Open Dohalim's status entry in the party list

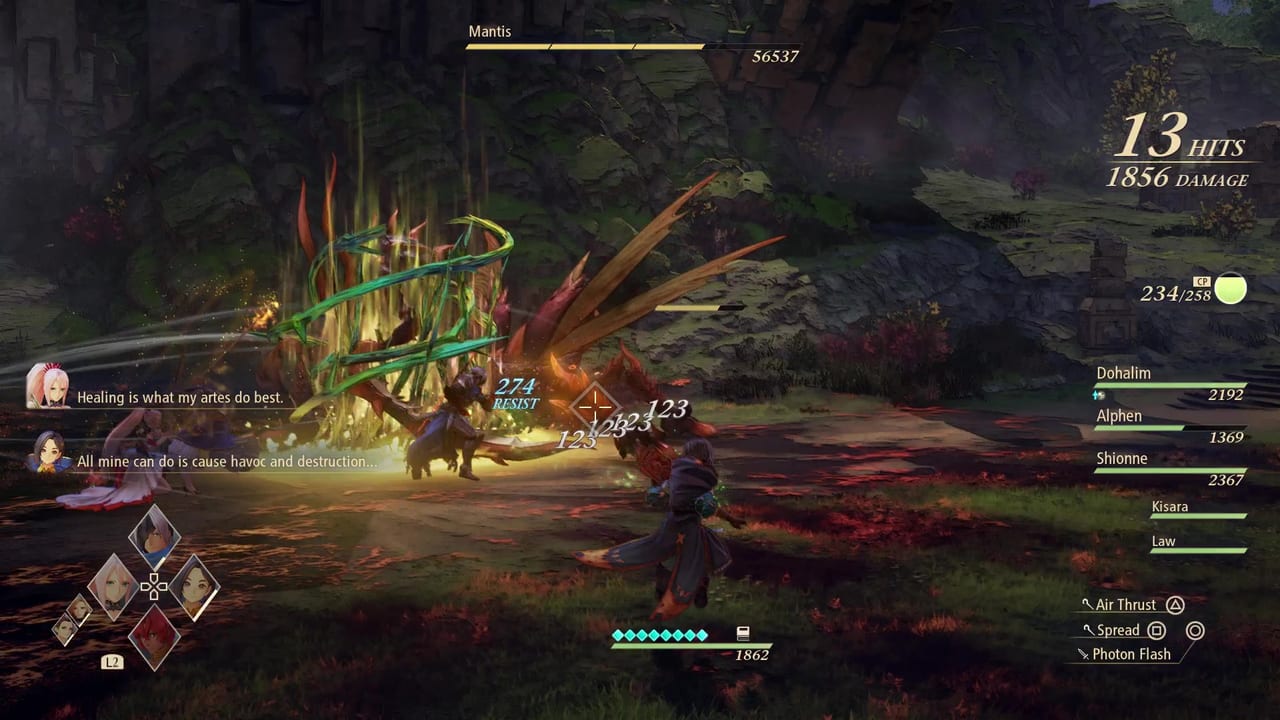1124,373
